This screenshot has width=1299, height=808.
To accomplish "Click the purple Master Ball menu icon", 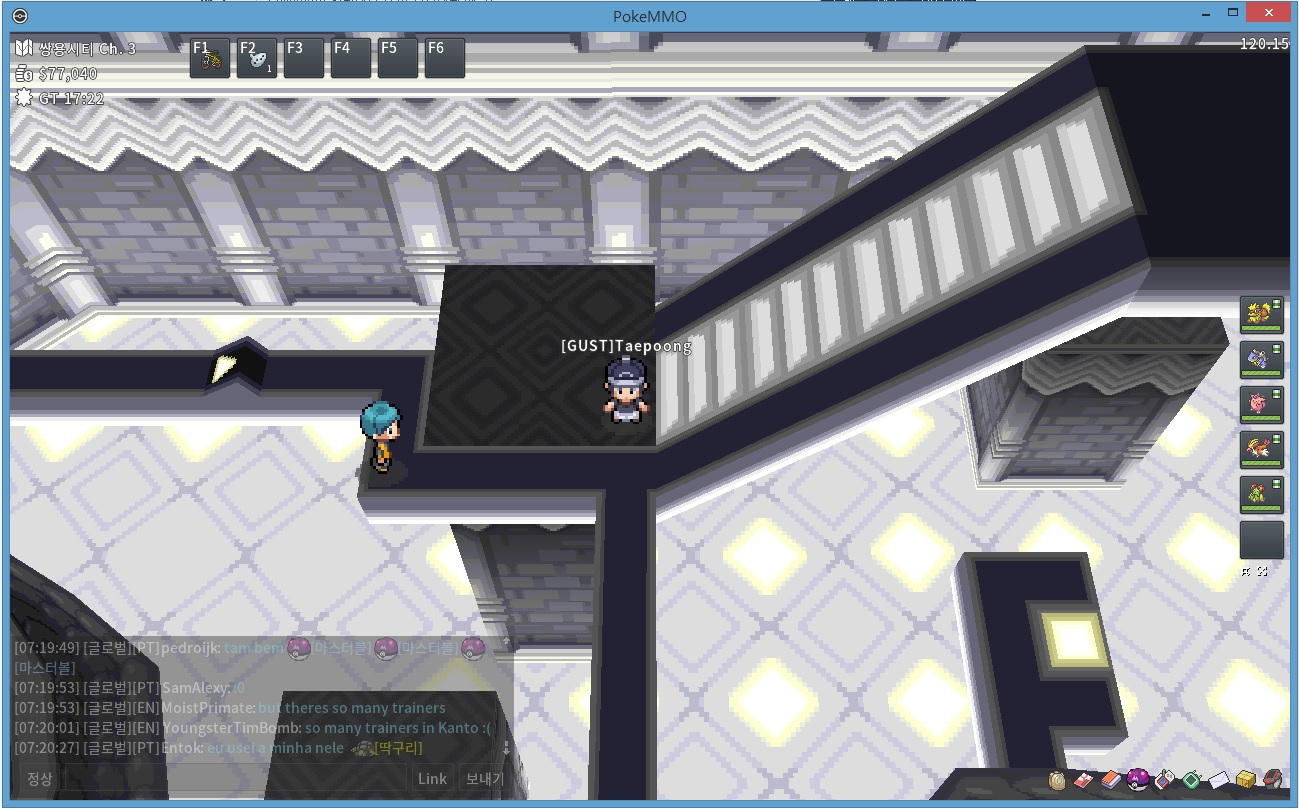I will tap(1137, 780).
